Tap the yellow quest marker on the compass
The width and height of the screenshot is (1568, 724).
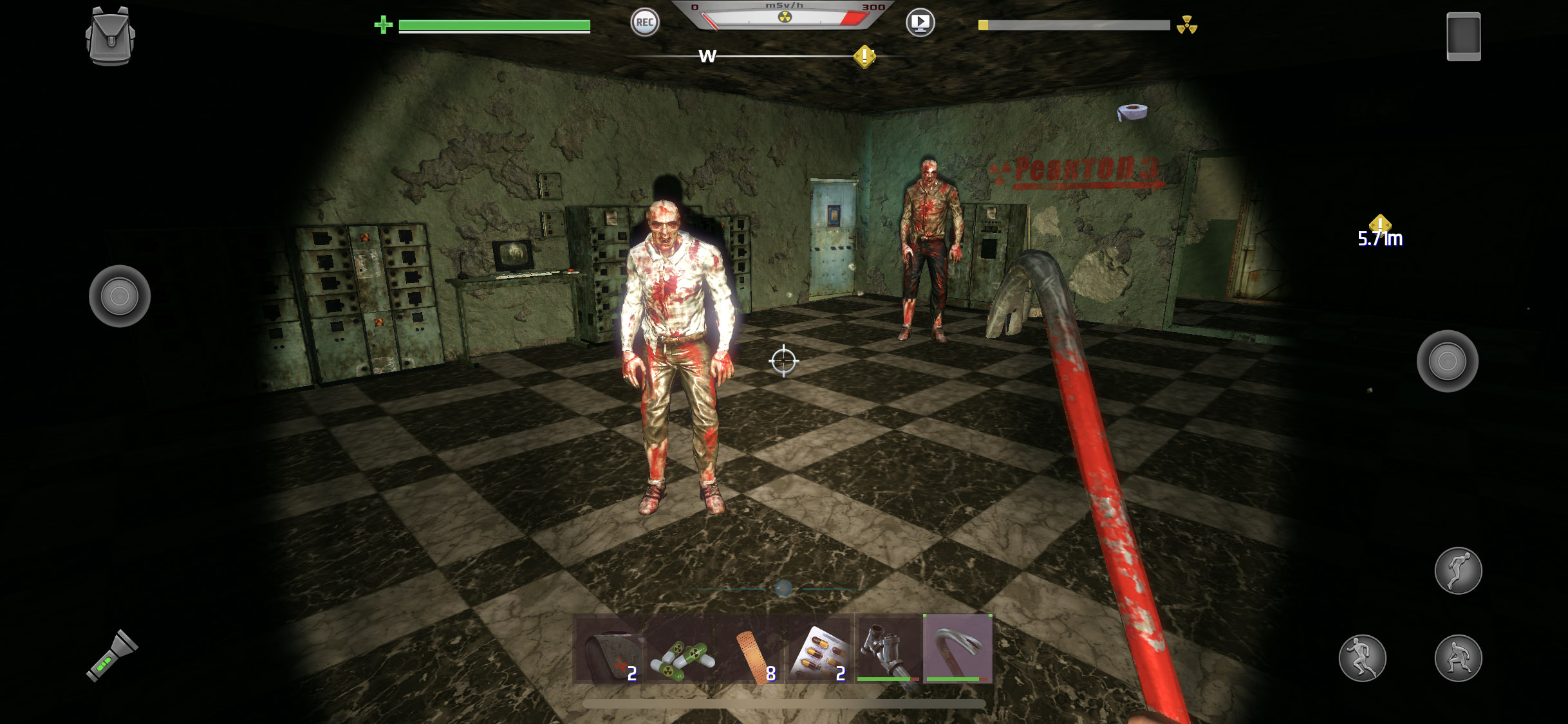coord(863,57)
